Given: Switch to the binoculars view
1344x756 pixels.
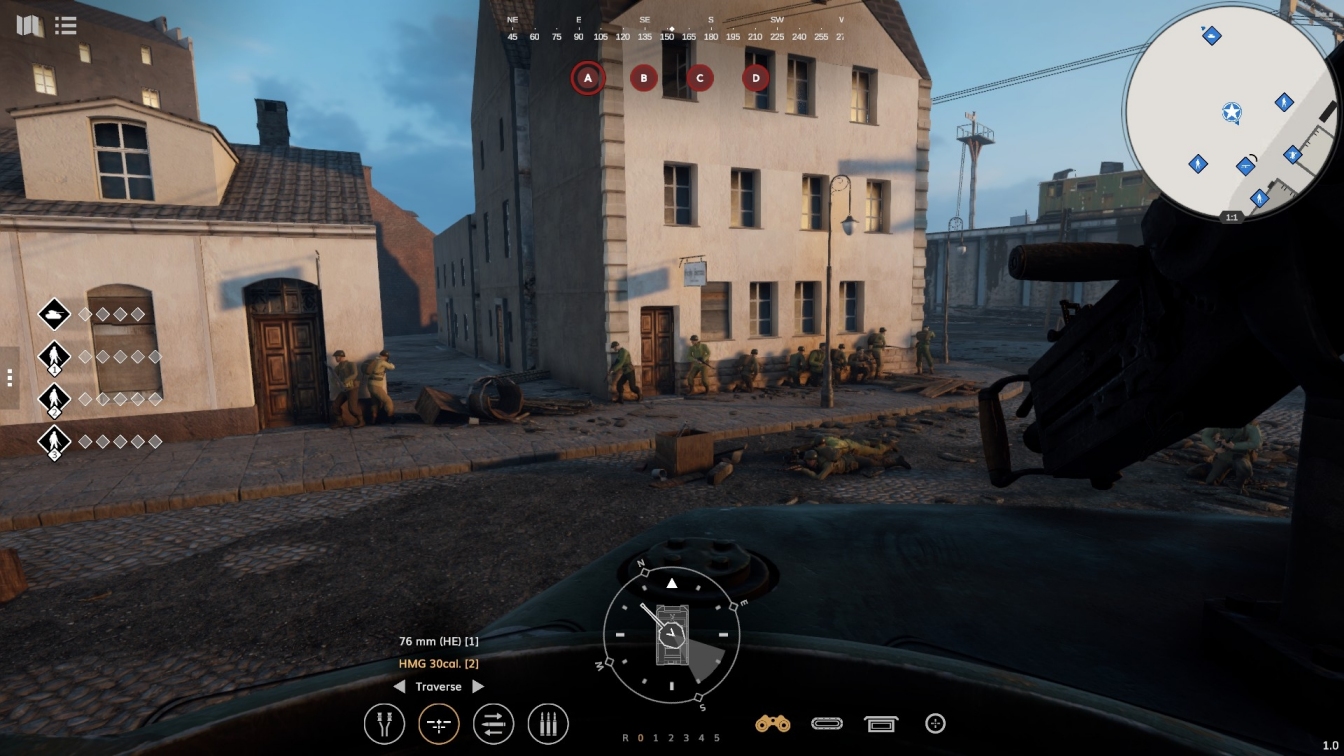Looking at the screenshot, I should click(773, 723).
